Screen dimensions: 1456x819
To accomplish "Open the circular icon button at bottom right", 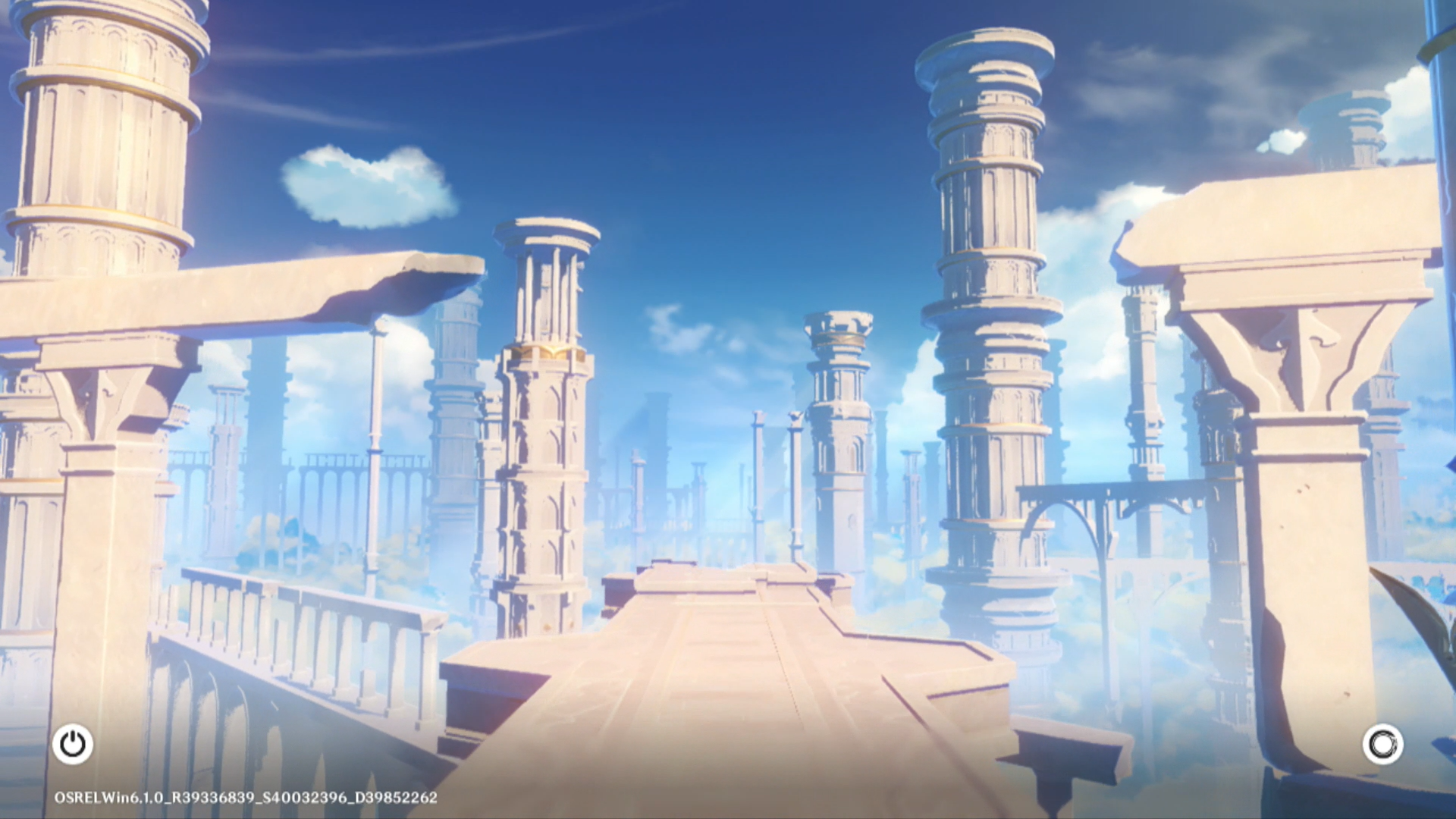I will [x=1382, y=744].
